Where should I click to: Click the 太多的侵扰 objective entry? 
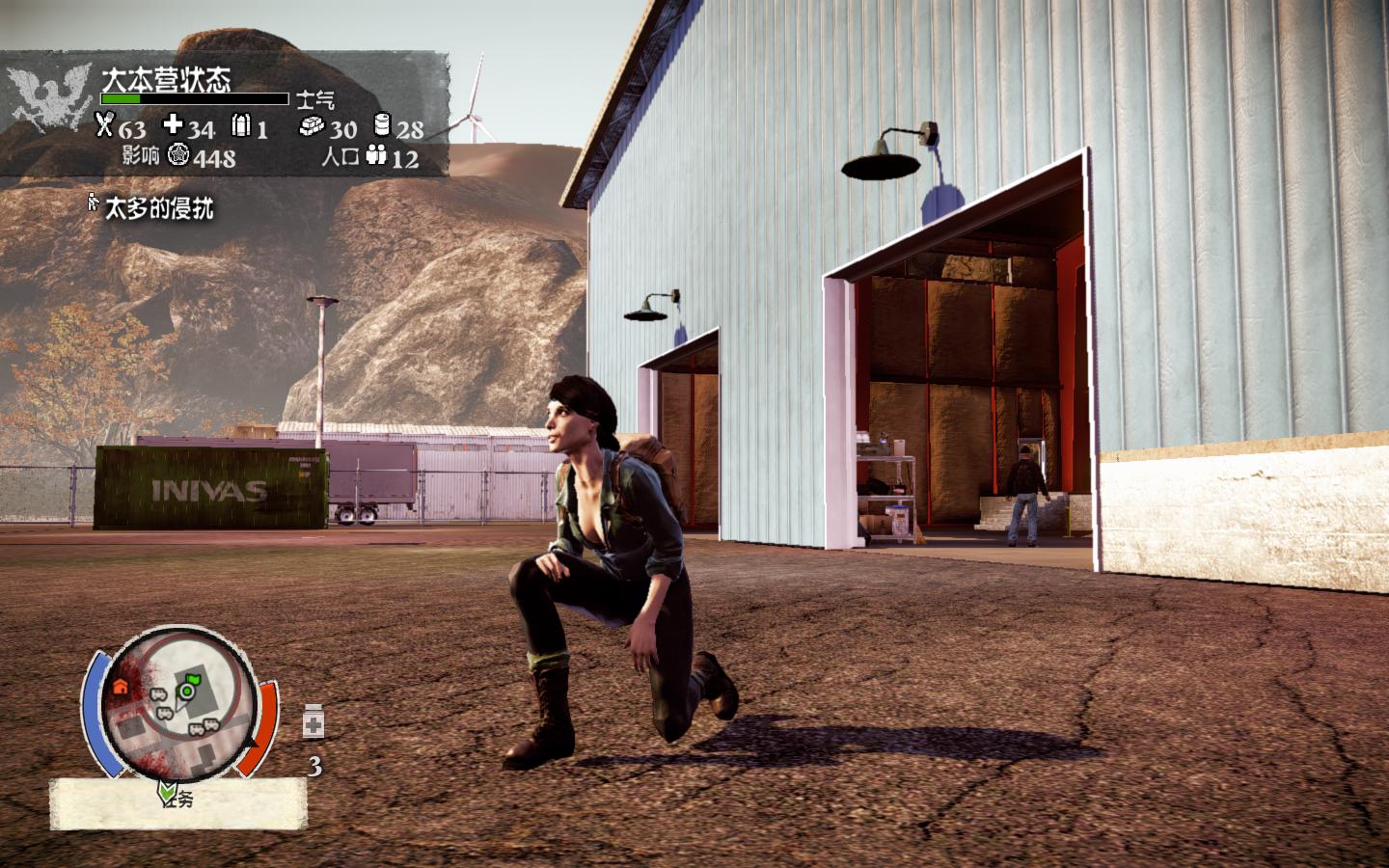tap(158, 207)
